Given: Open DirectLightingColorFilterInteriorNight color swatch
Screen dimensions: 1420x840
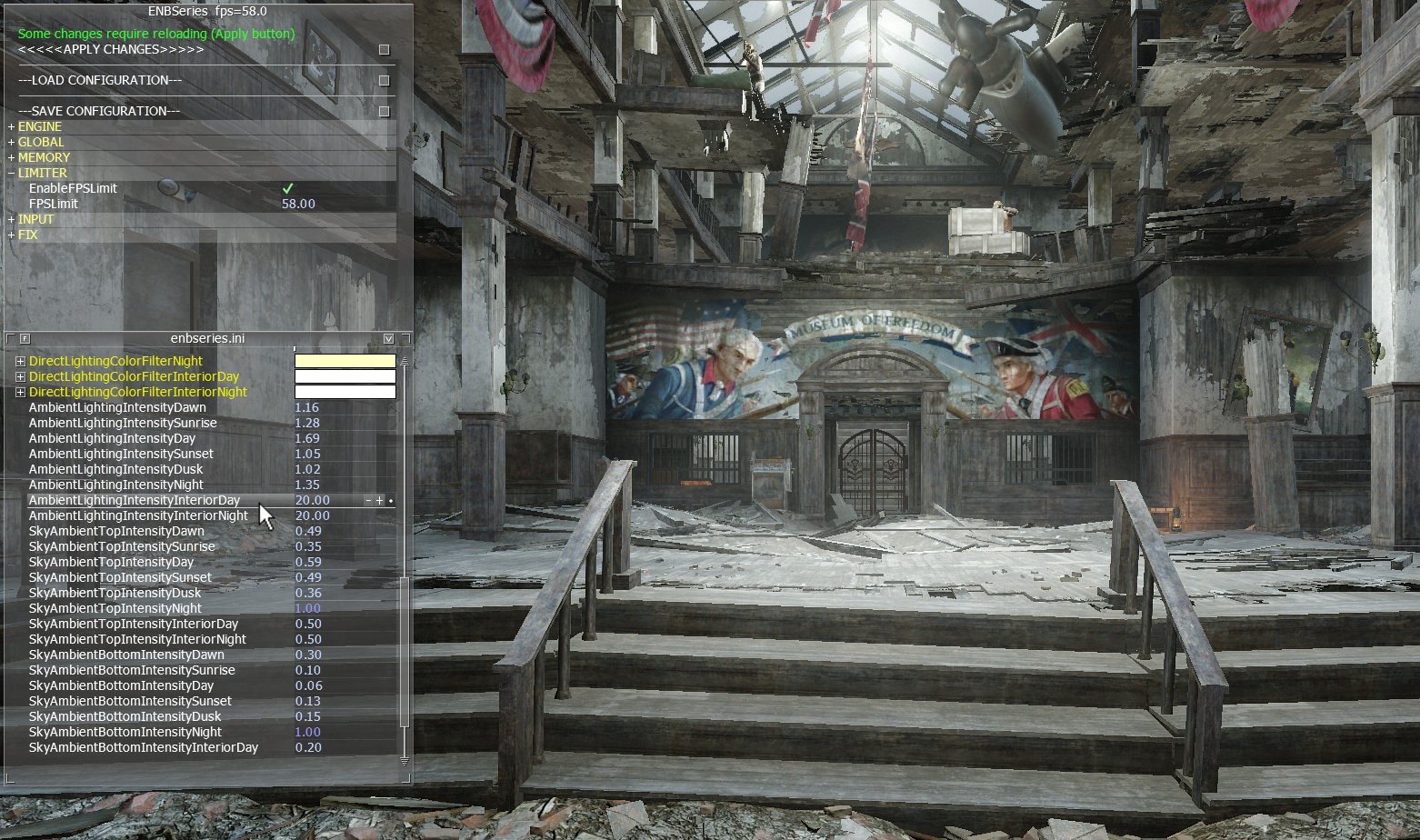Looking at the screenshot, I should pyautogui.click(x=345, y=393).
